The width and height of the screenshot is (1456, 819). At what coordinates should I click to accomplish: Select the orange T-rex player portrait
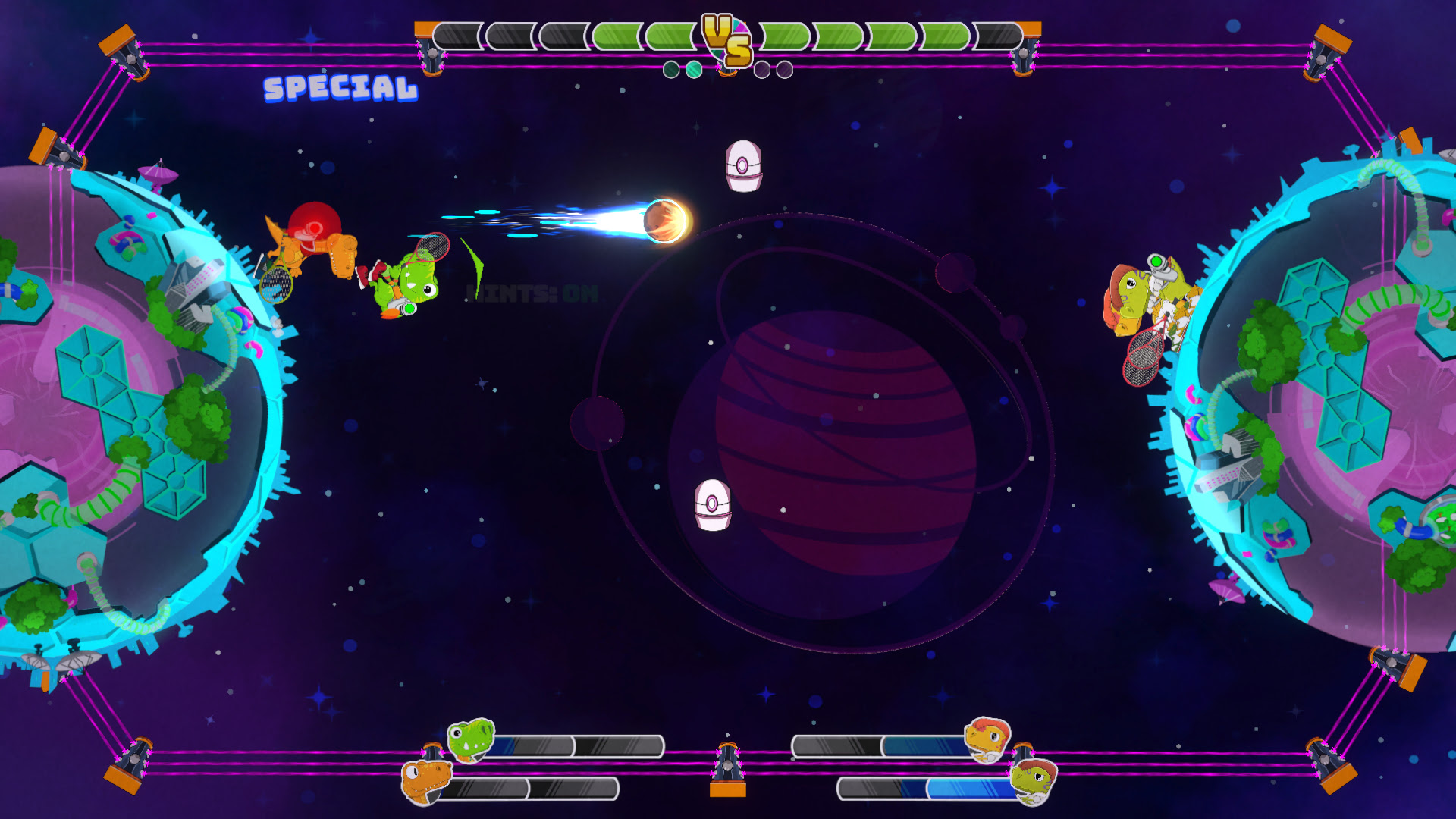pos(426,782)
